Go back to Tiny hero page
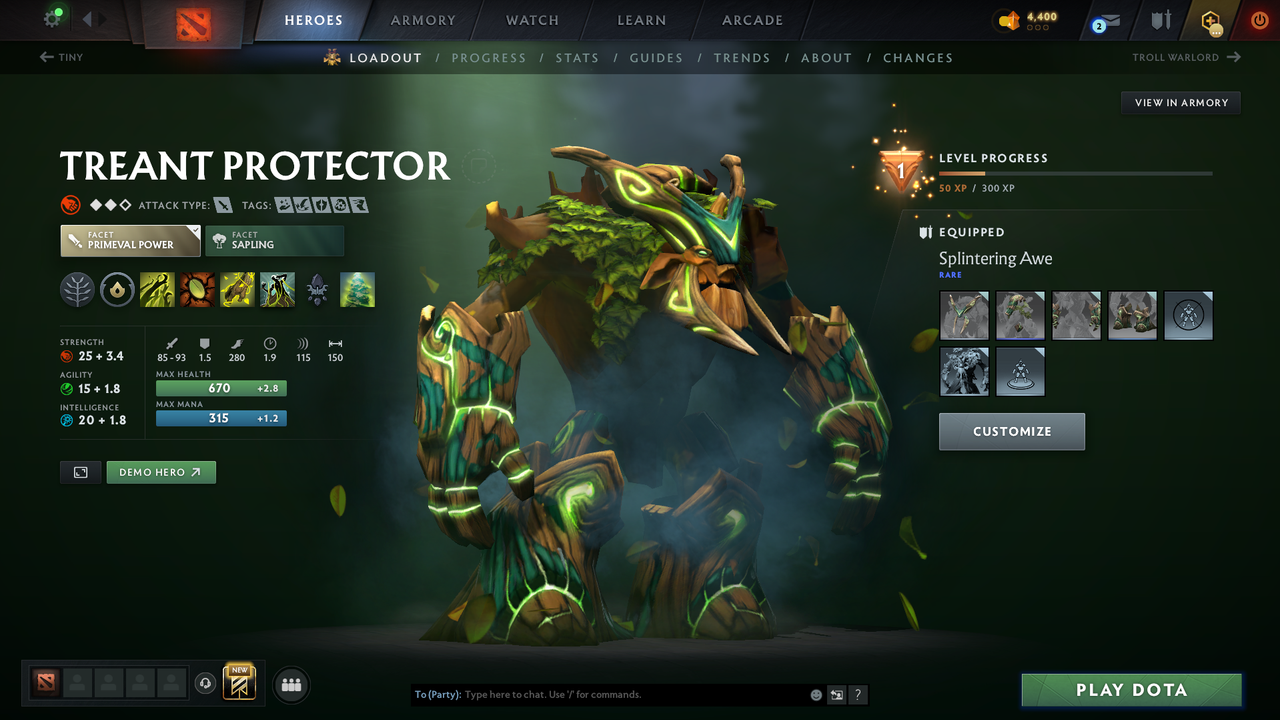Viewport: 1280px width, 720px height. pos(61,57)
